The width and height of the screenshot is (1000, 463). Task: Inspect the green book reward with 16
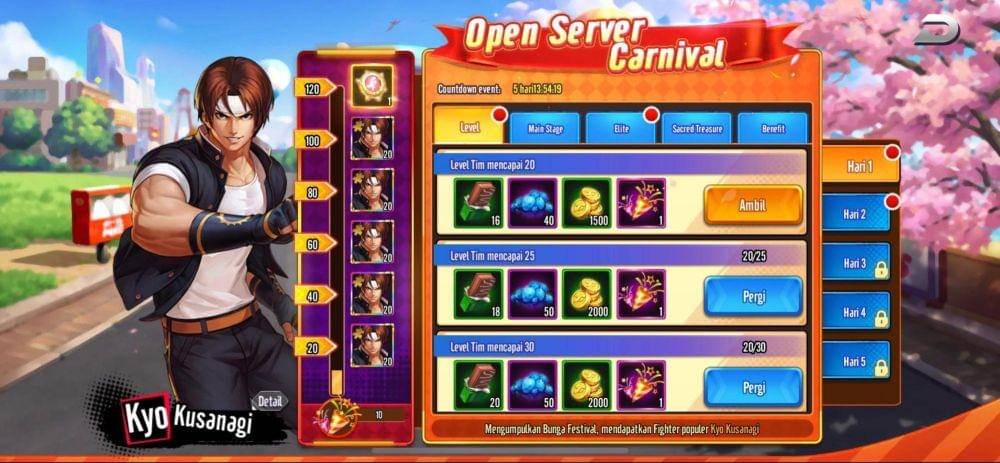(x=479, y=203)
